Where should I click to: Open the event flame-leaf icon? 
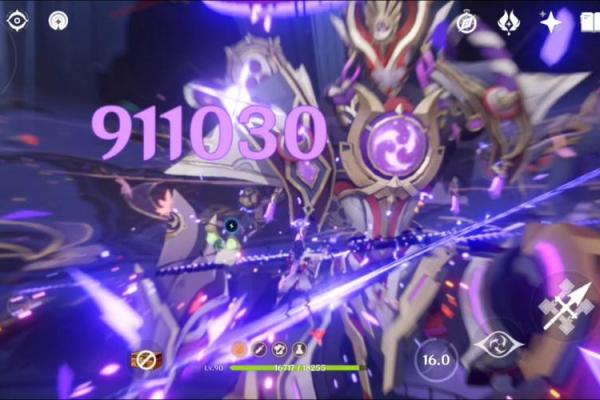(x=508, y=22)
